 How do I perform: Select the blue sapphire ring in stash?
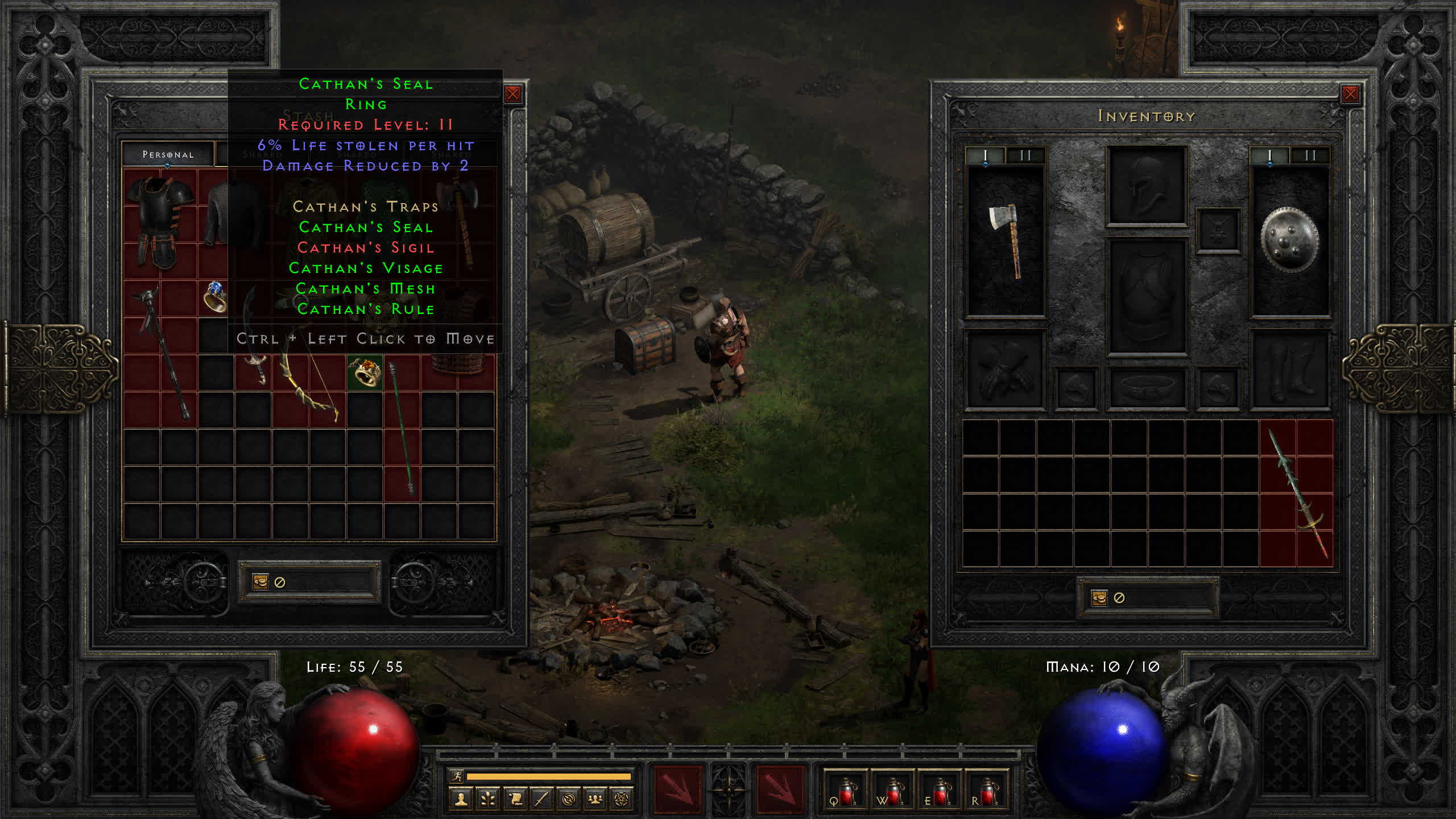click(215, 297)
